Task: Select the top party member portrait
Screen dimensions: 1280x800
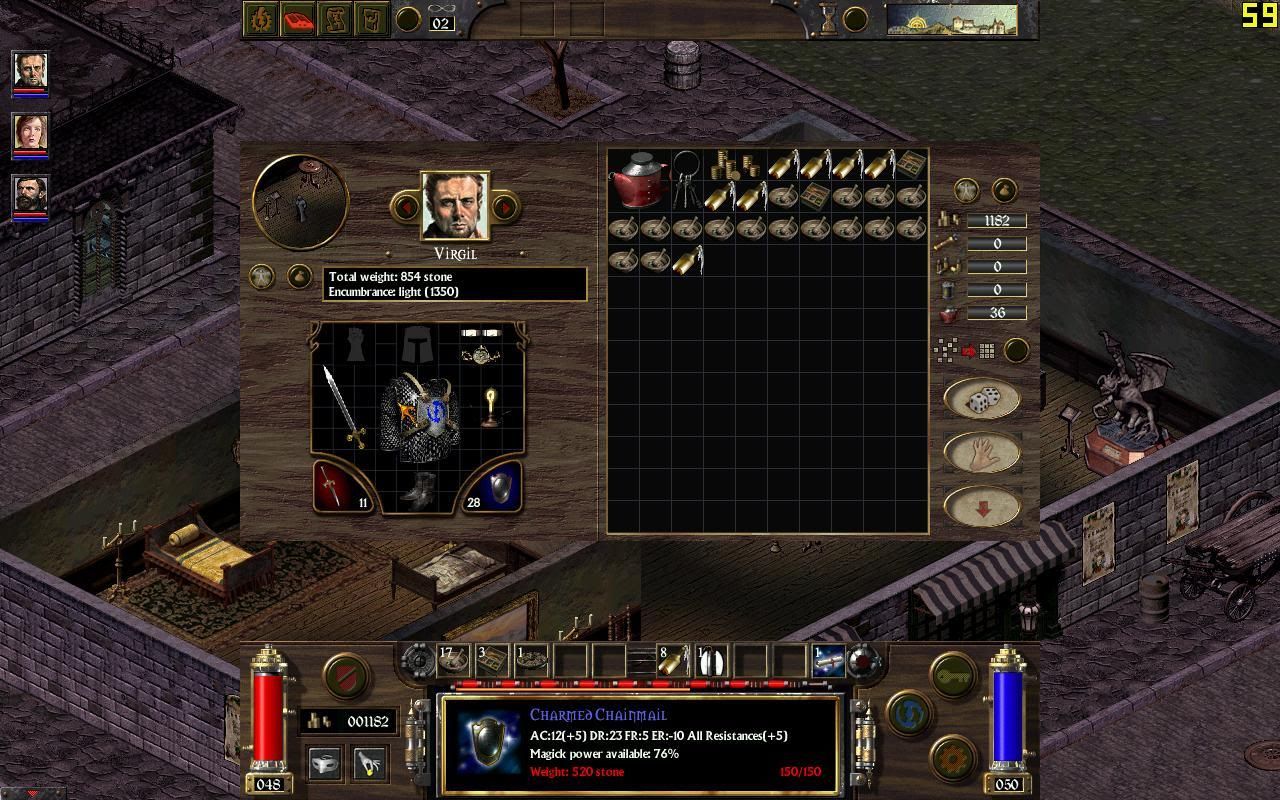Action: (x=30, y=71)
